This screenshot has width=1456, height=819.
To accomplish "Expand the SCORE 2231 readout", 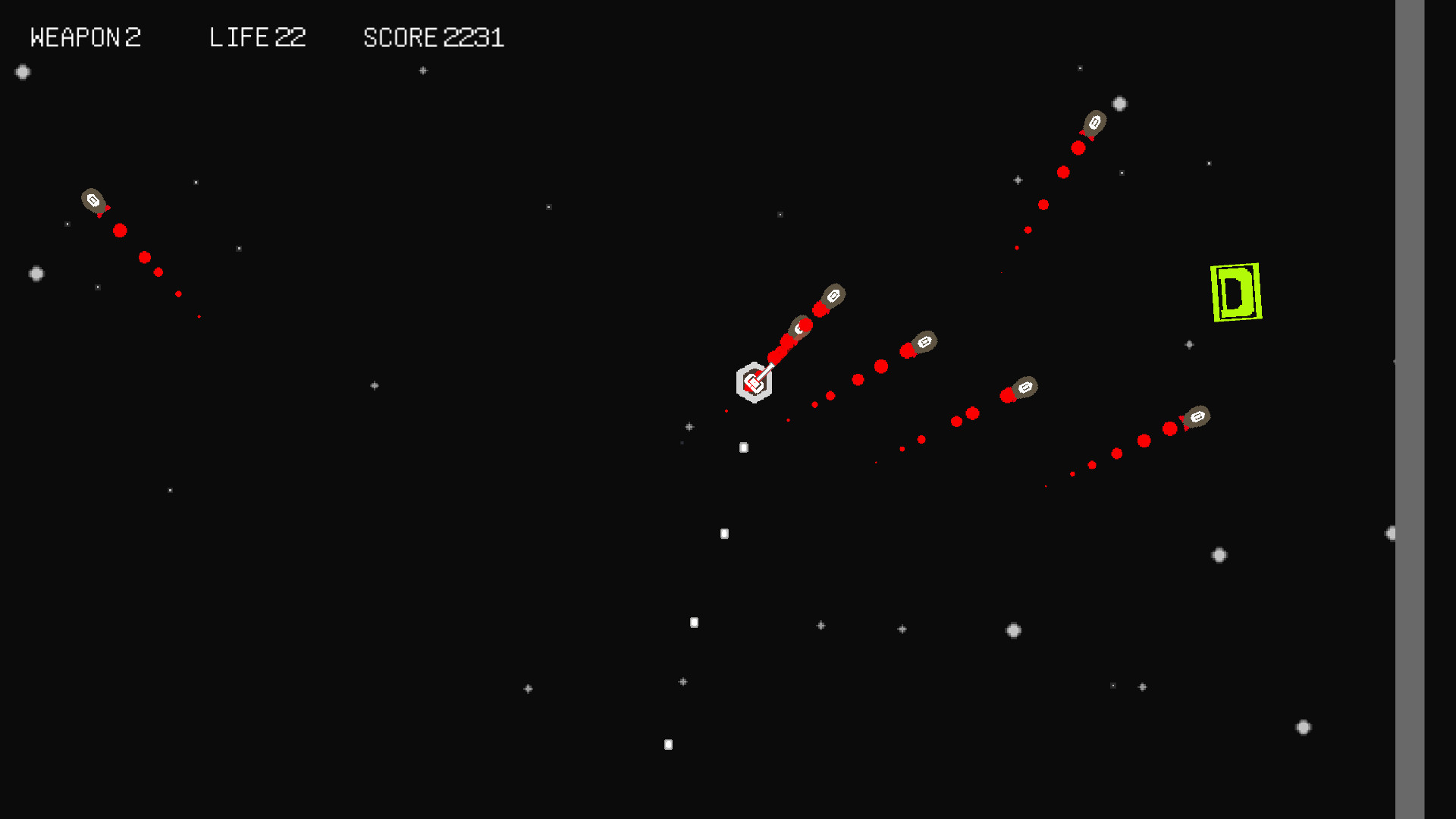I will pos(434,37).
